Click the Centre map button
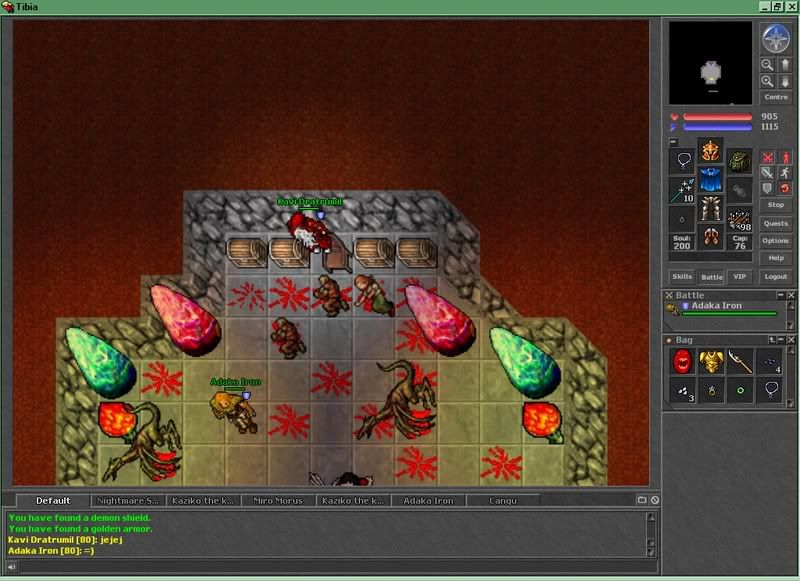 coord(776,98)
